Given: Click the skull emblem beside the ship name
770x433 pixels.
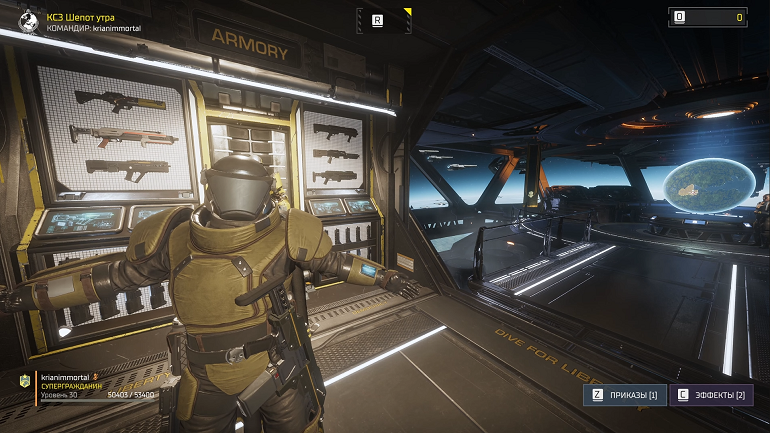Looking at the screenshot, I should (29, 22).
